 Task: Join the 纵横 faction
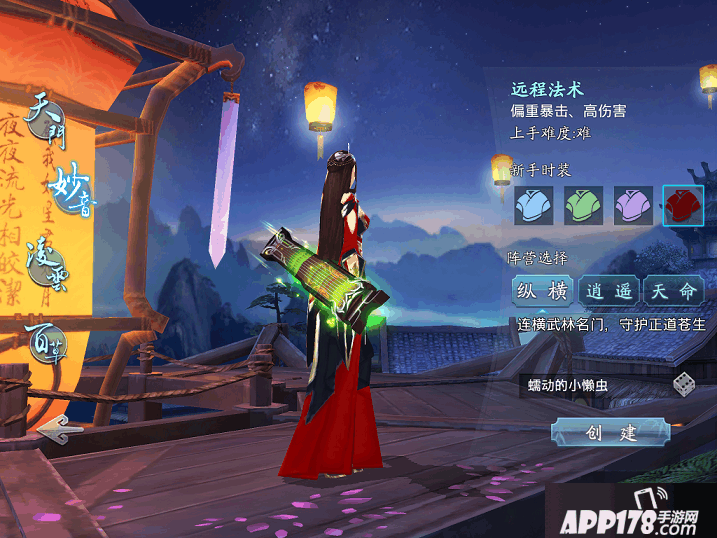pyautogui.click(x=541, y=291)
